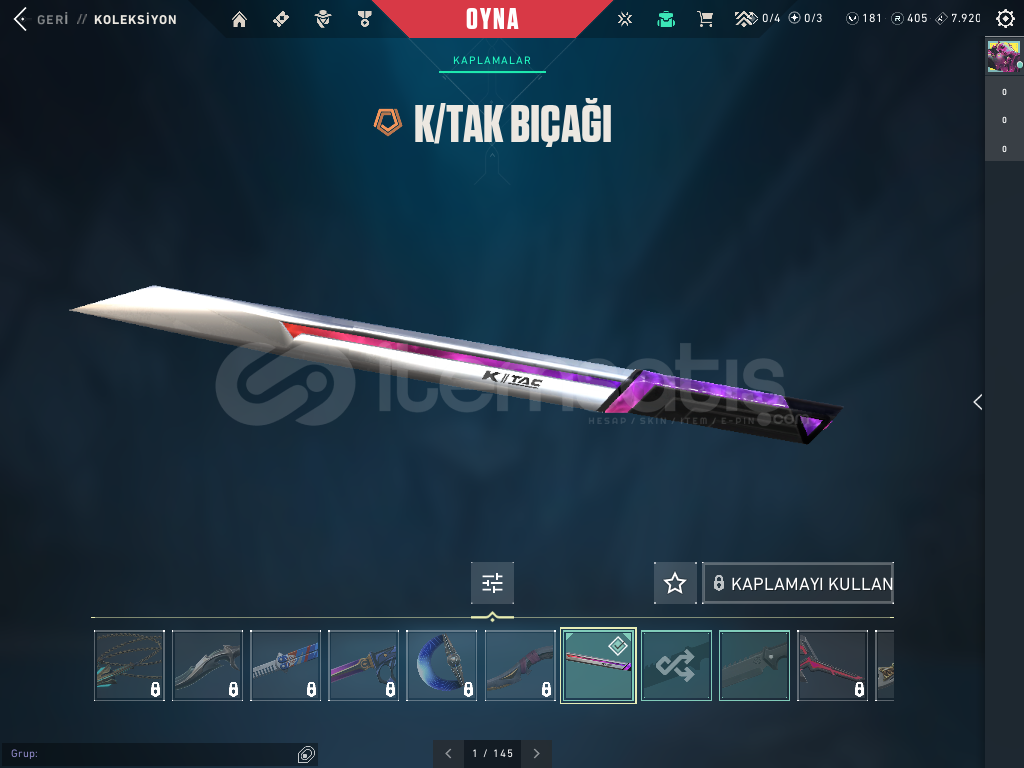Expand the social side panel arrow
The image size is (1024, 768).
[978, 402]
